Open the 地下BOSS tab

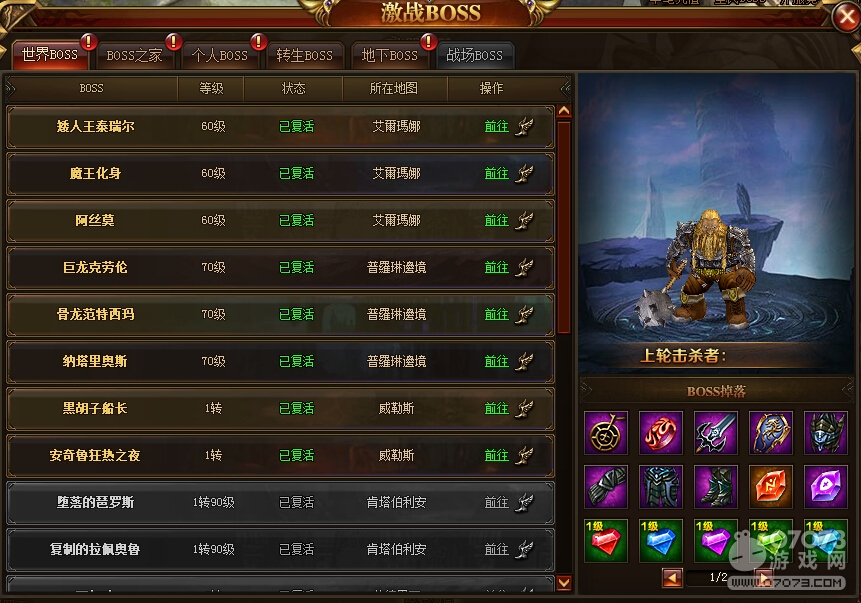click(389, 56)
